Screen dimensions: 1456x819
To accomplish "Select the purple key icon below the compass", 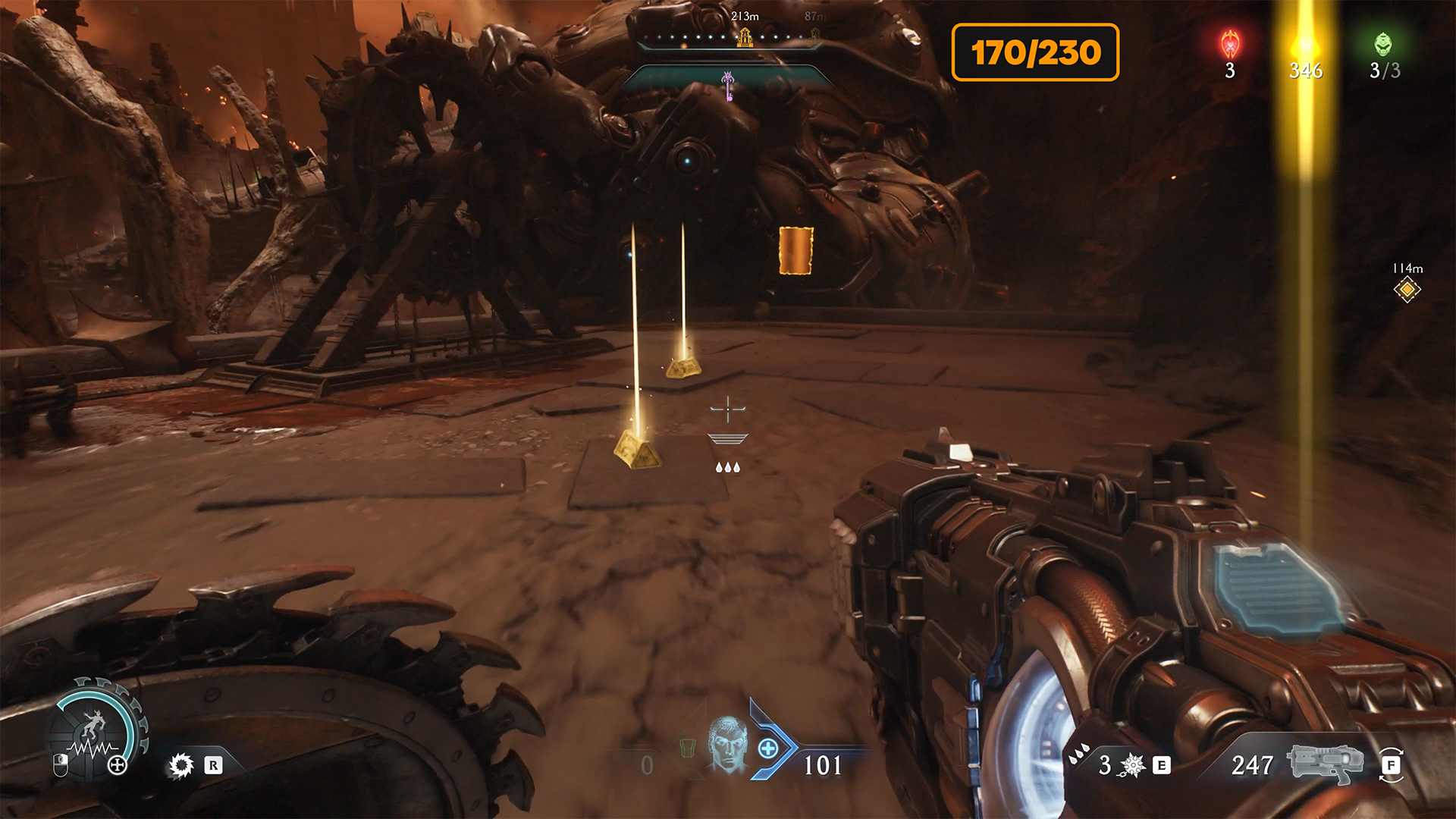I will (728, 85).
